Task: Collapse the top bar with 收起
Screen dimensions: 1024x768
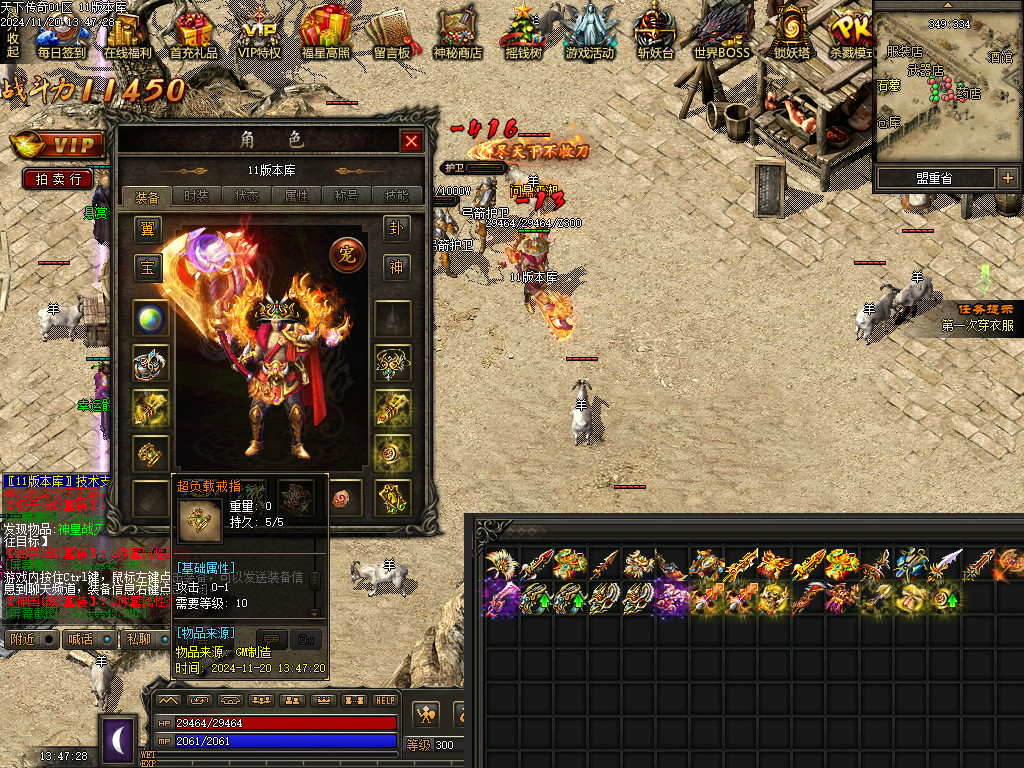Action: pos(12,44)
